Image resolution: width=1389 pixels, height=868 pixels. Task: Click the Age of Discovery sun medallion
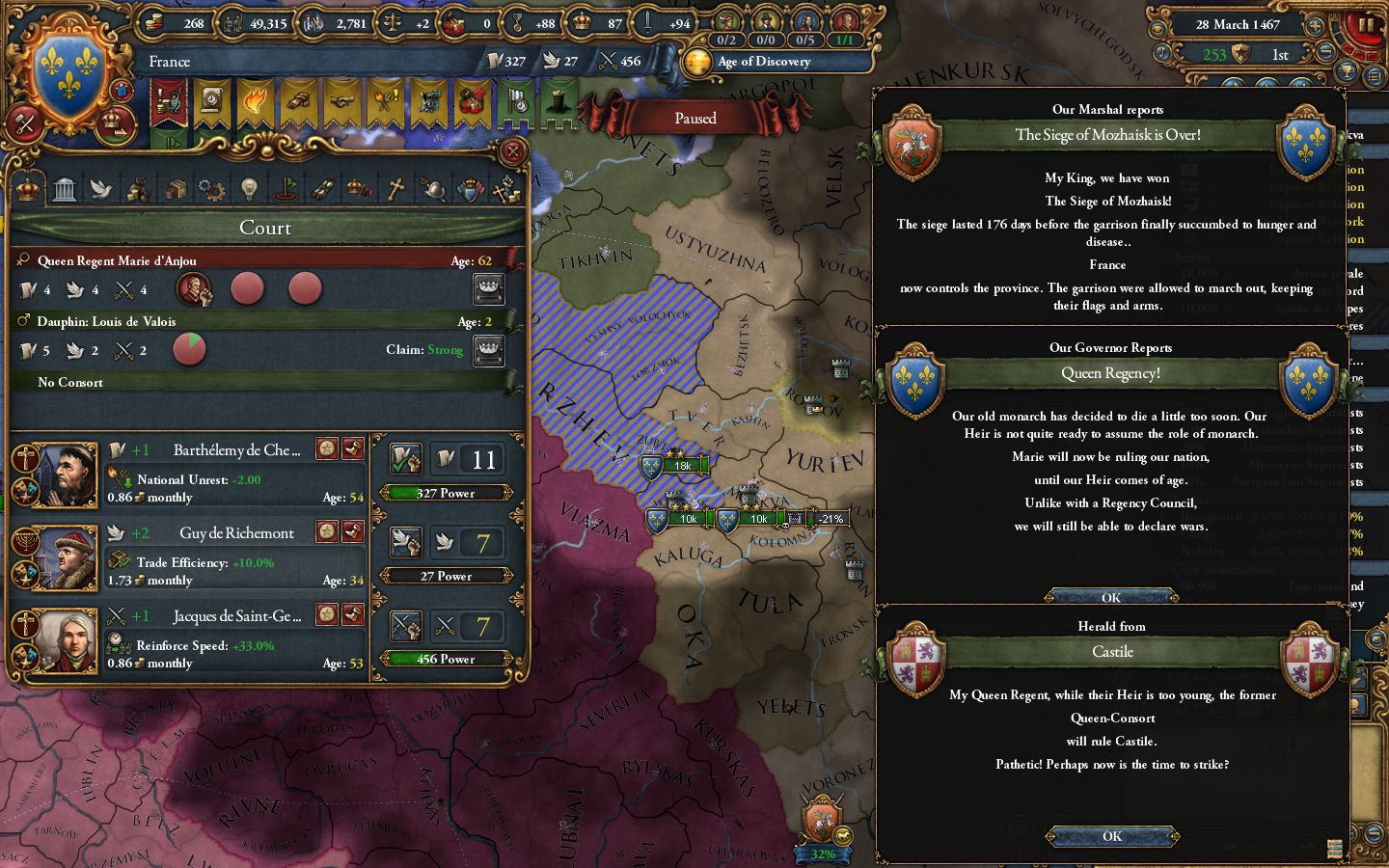698,62
